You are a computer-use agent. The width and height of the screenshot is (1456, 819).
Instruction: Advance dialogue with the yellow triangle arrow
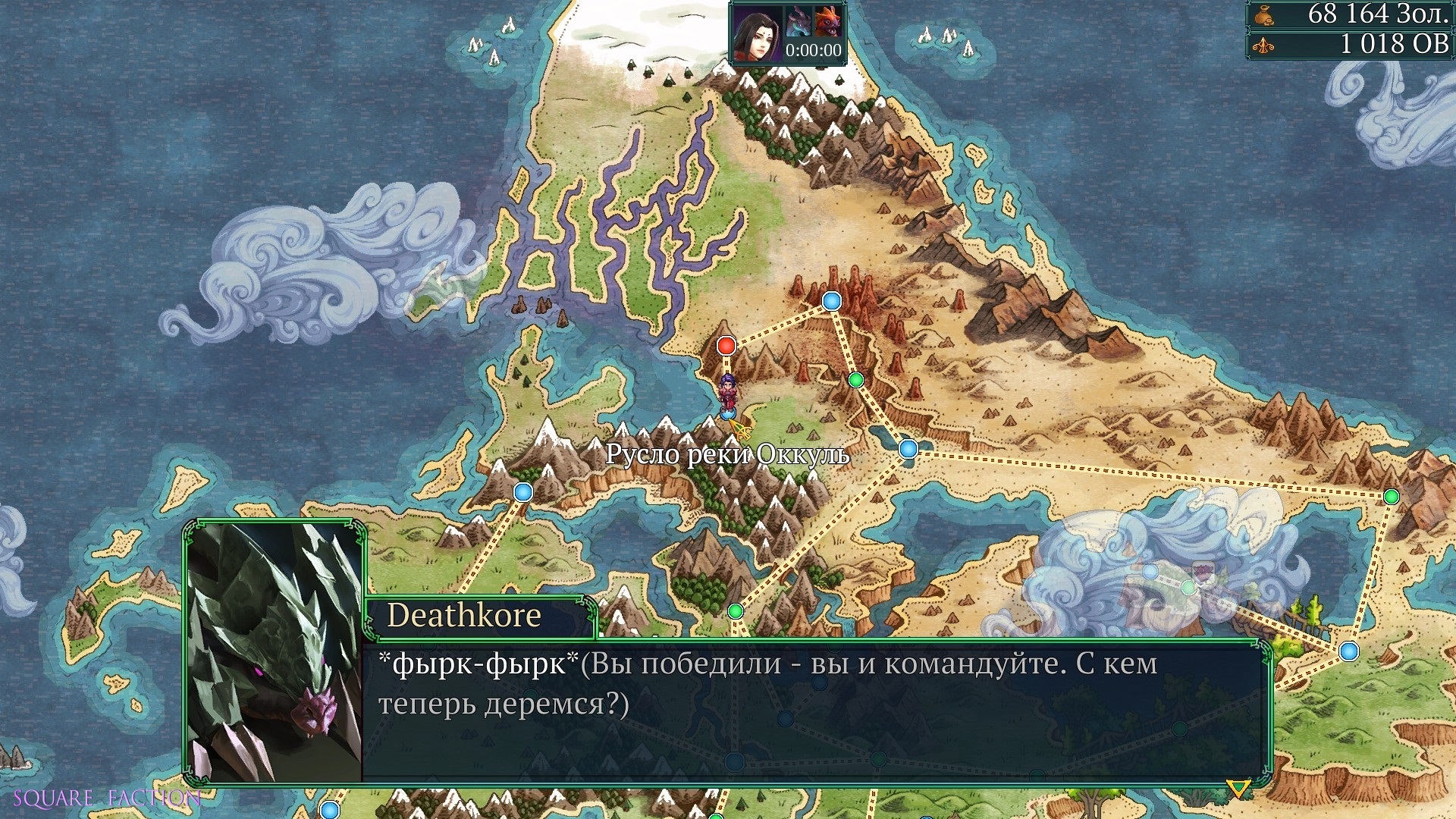click(1238, 789)
